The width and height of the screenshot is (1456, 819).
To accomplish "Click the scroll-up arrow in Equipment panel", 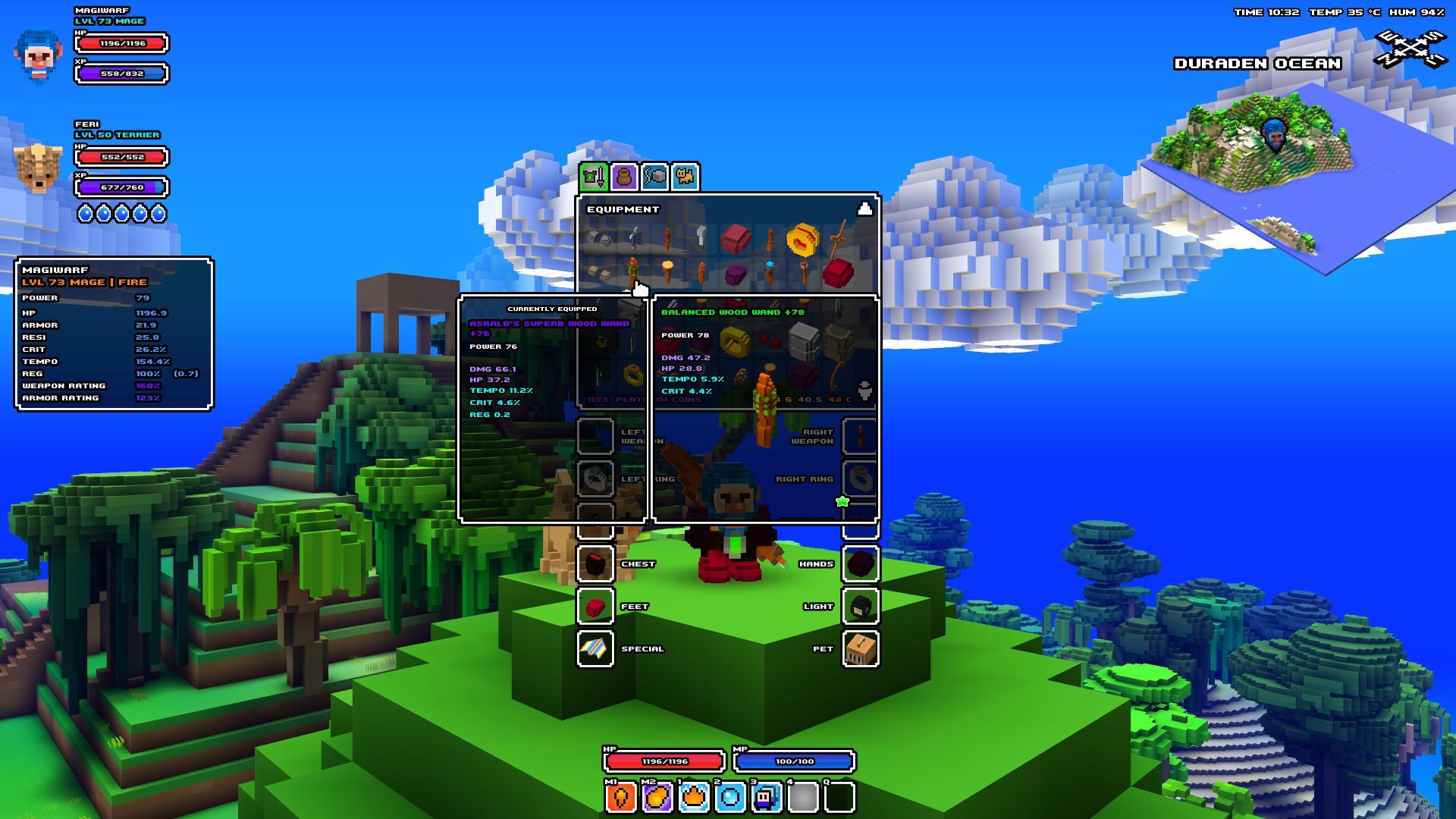I will [x=864, y=209].
